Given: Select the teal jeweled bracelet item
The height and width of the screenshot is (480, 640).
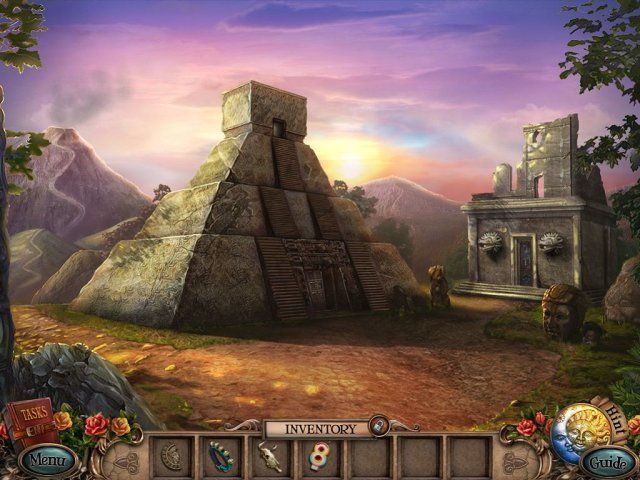Looking at the screenshot, I should point(221,456).
